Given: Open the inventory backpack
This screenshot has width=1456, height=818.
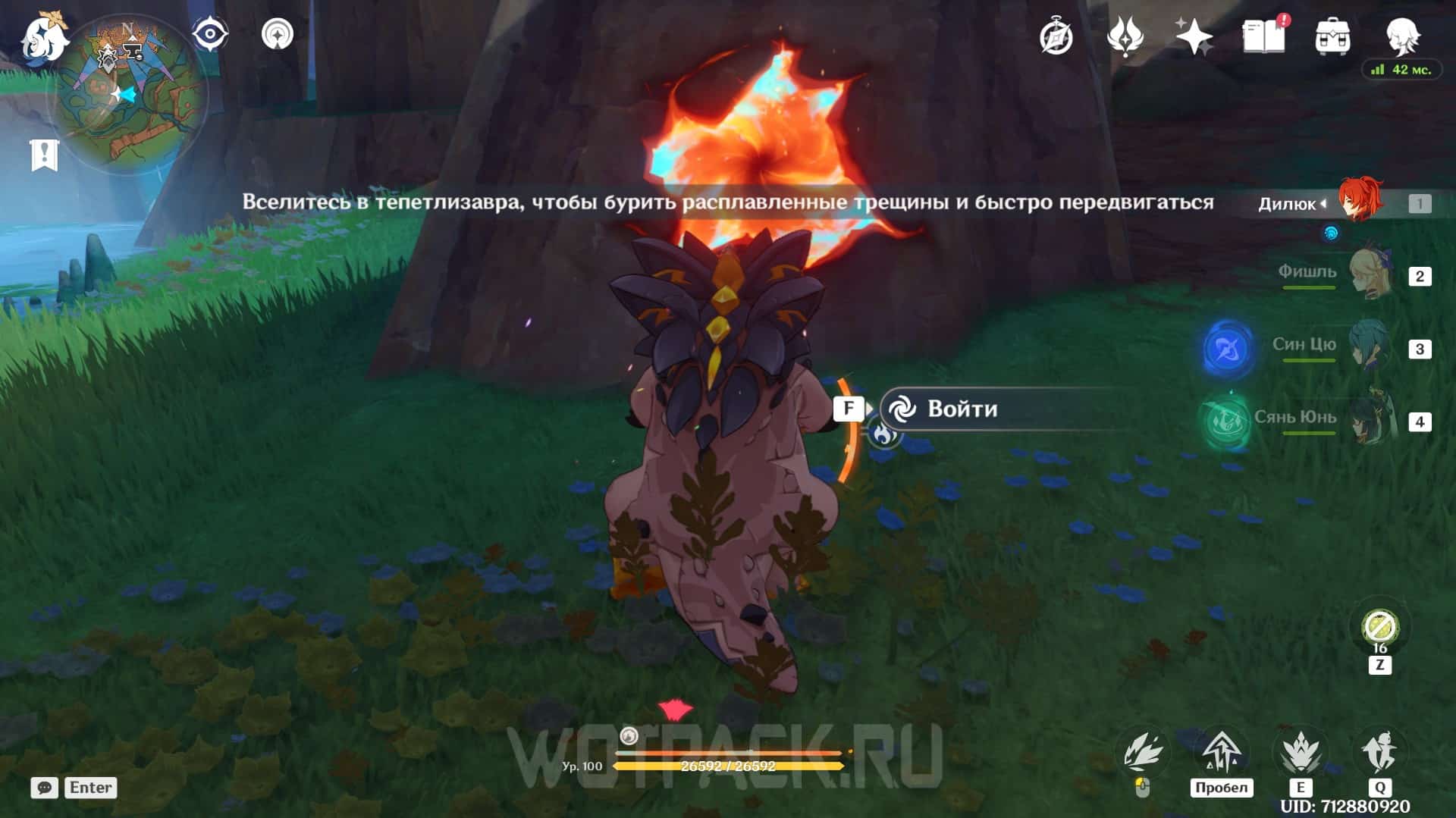Looking at the screenshot, I should click(1332, 36).
